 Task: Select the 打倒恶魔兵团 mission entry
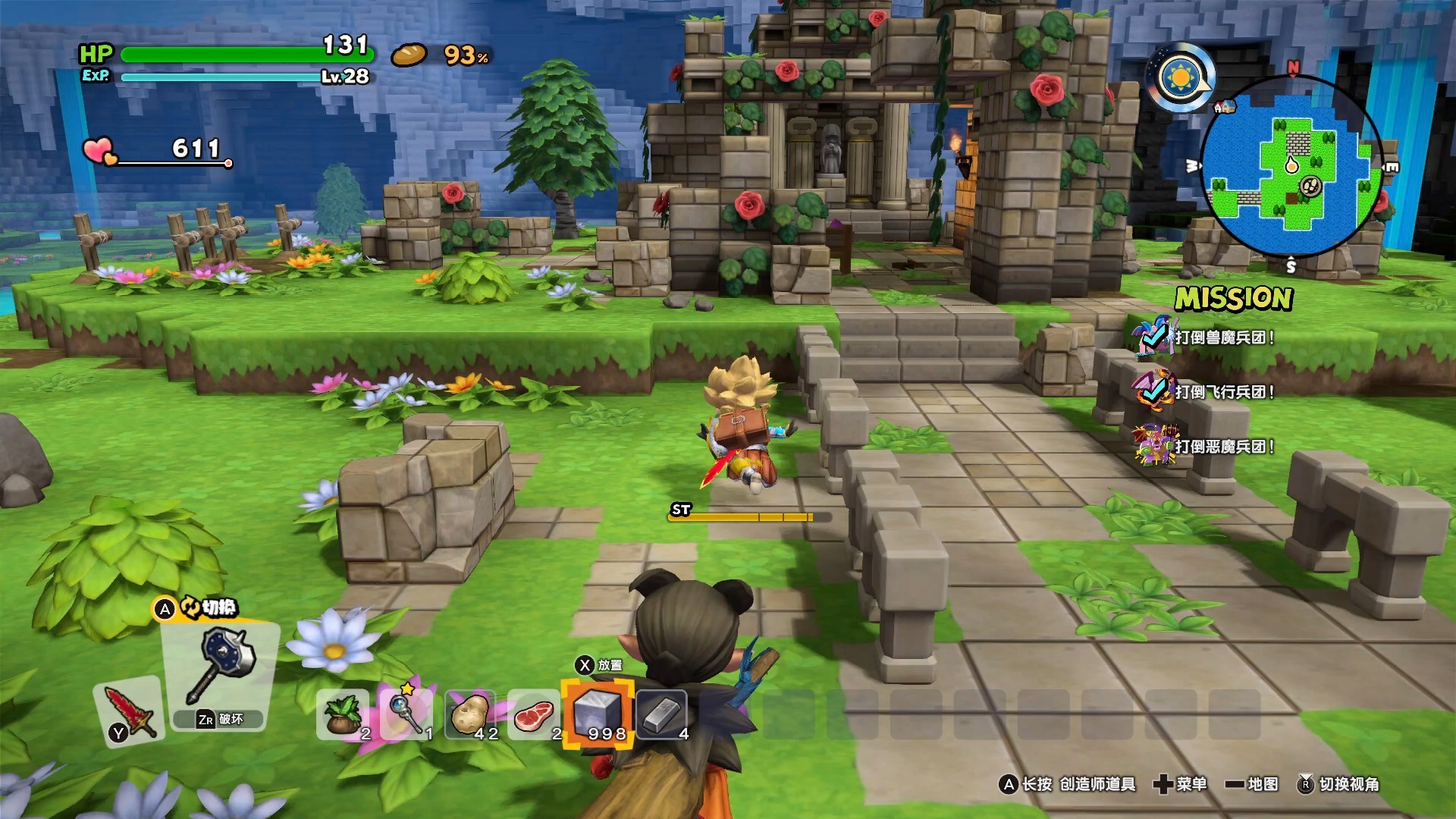pyautogui.click(x=1224, y=447)
